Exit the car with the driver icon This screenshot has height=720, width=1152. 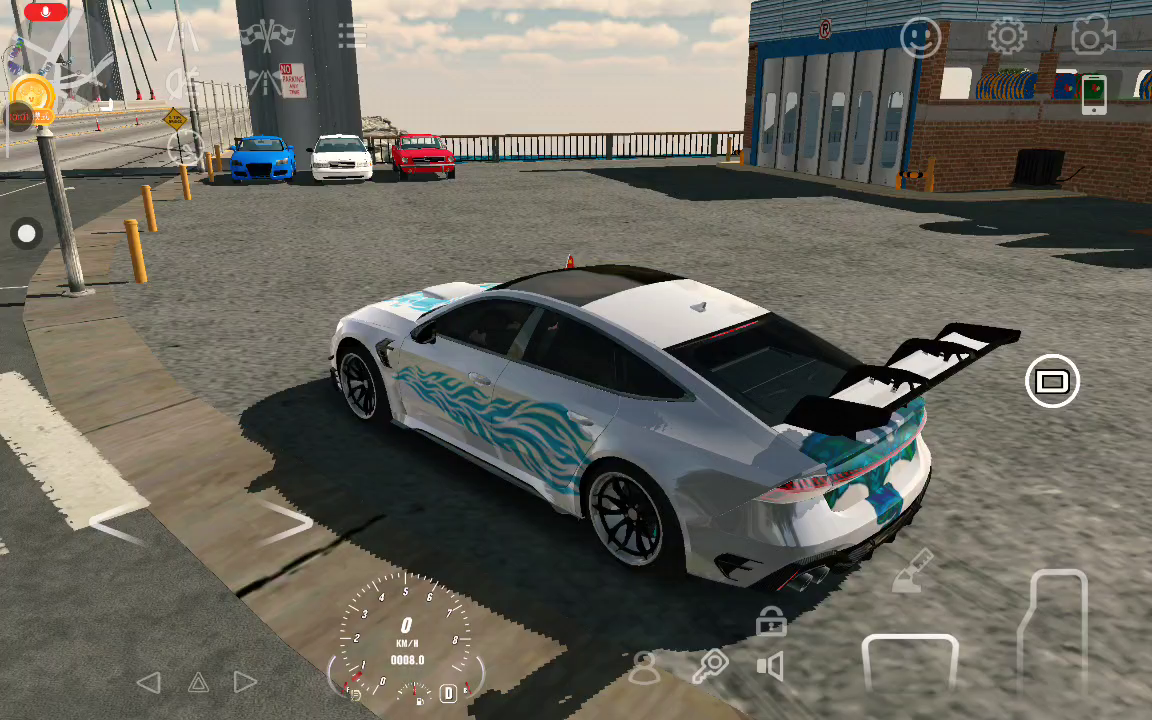[645, 667]
